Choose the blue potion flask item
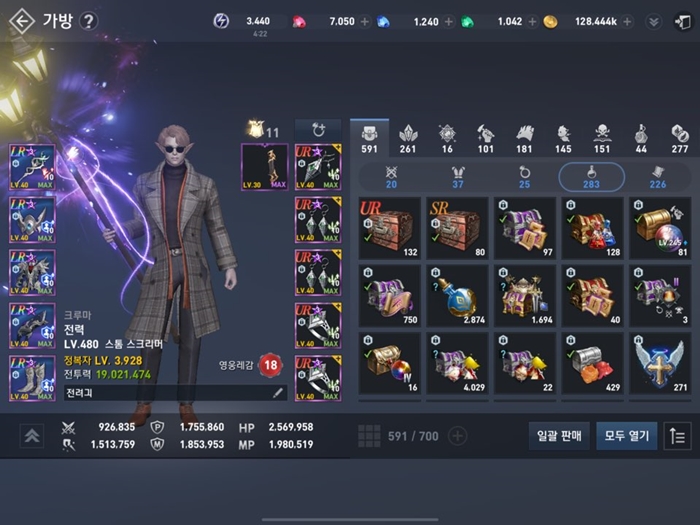The width and height of the screenshot is (700, 525). coord(457,295)
